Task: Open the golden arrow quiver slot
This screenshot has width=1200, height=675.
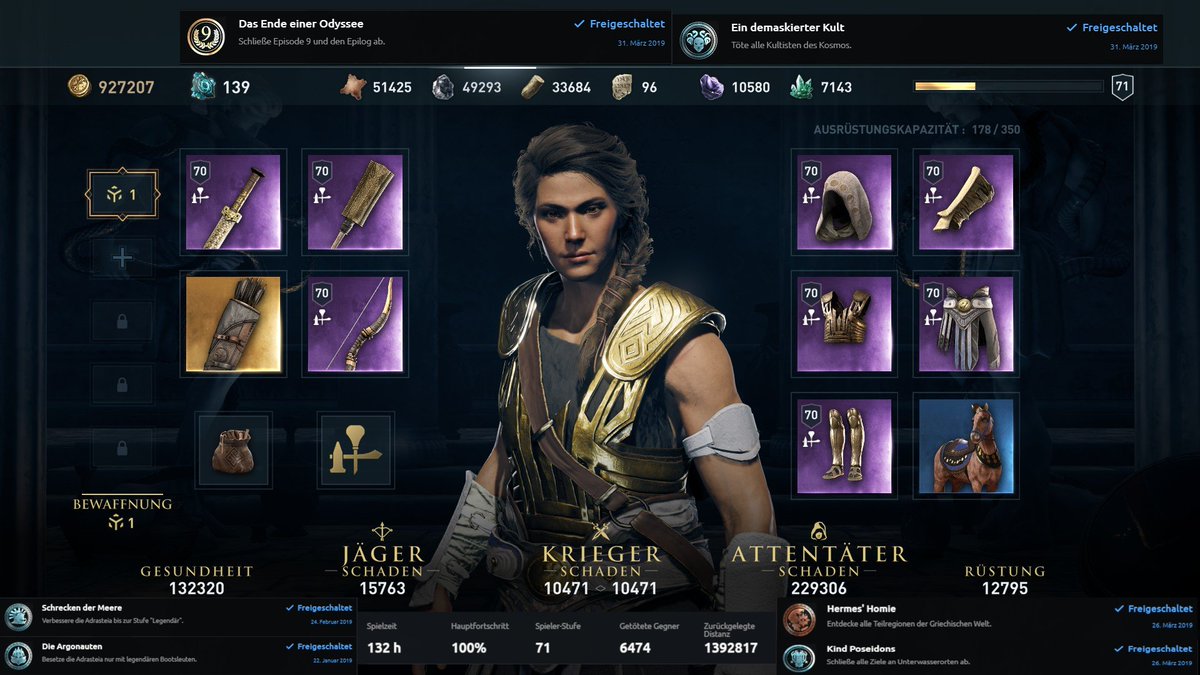Action: coord(233,324)
